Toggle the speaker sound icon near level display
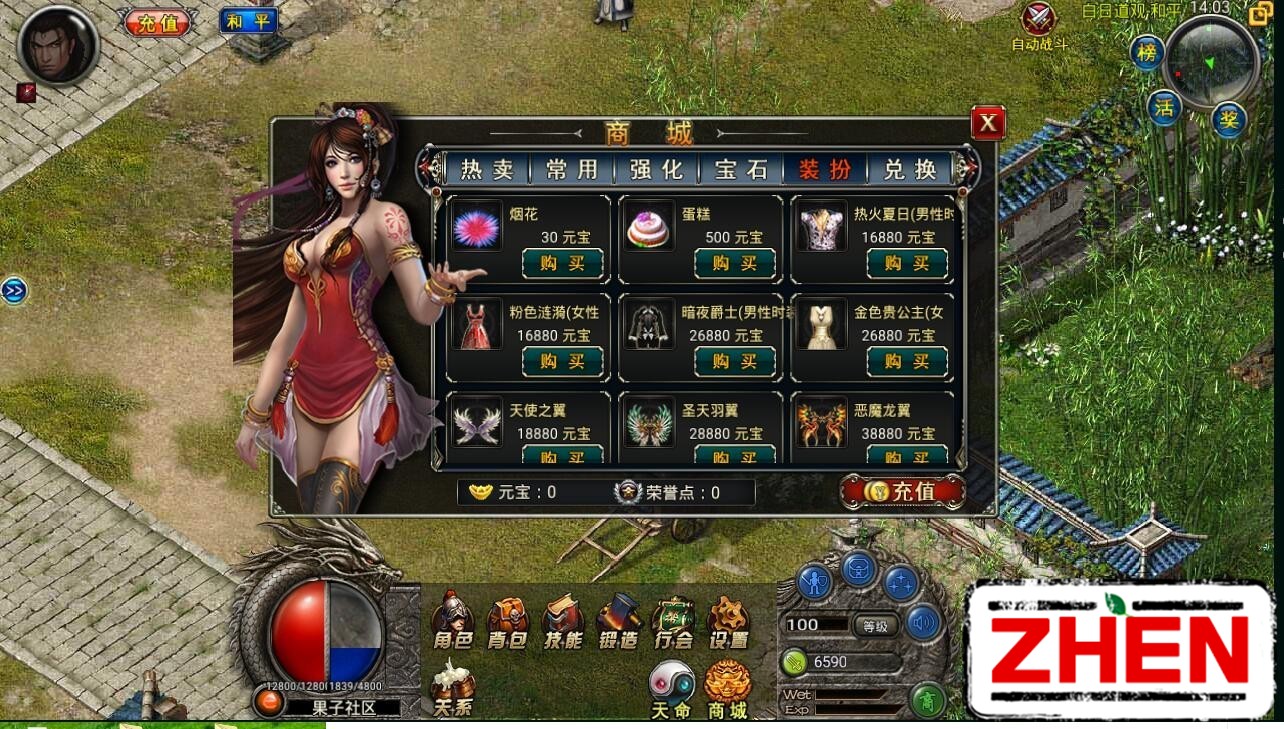The image size is (1284, 729). coord(924,623)
